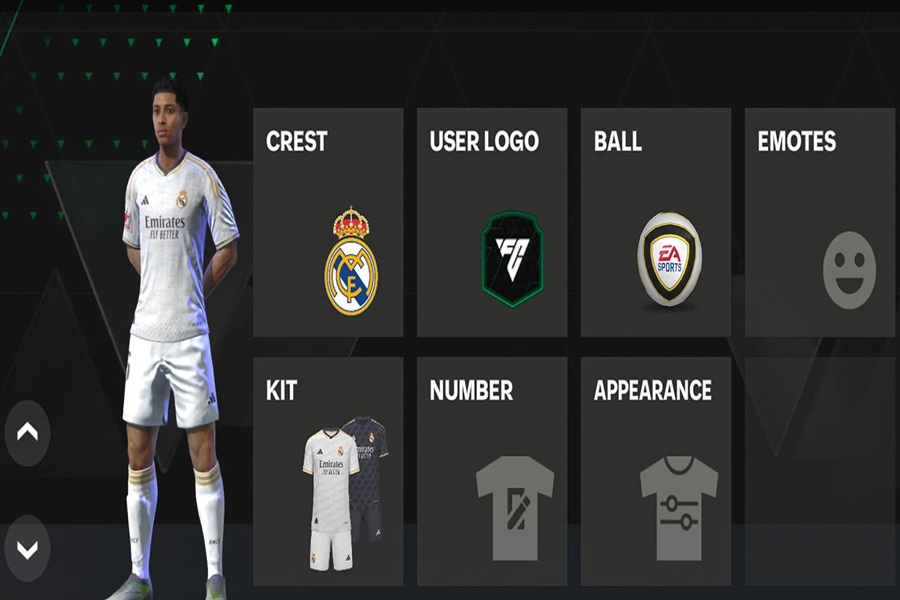
Task: Select the Number tile
Action: [492, 471]
